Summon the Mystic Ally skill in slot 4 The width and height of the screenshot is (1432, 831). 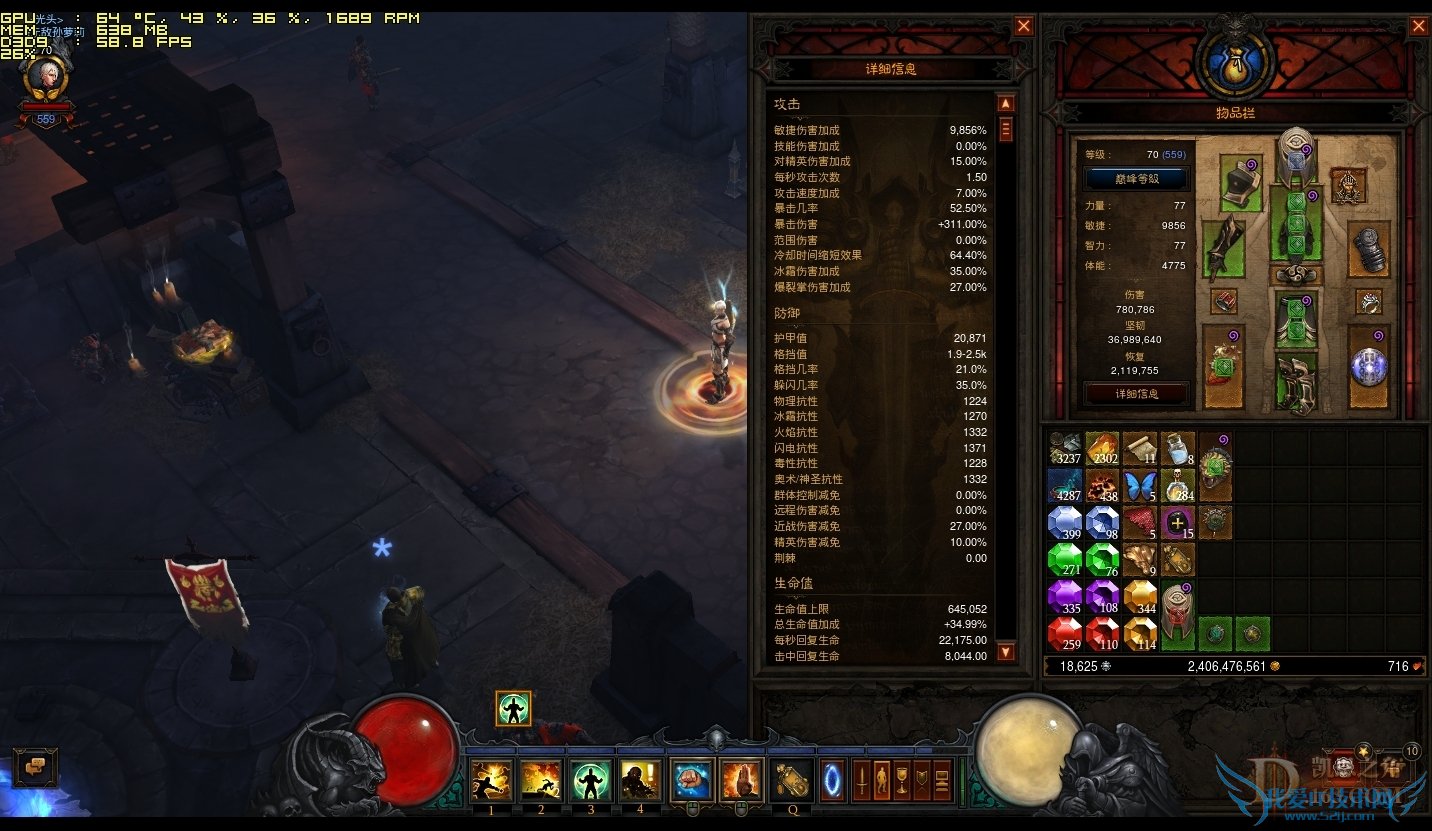pos(641,778)
